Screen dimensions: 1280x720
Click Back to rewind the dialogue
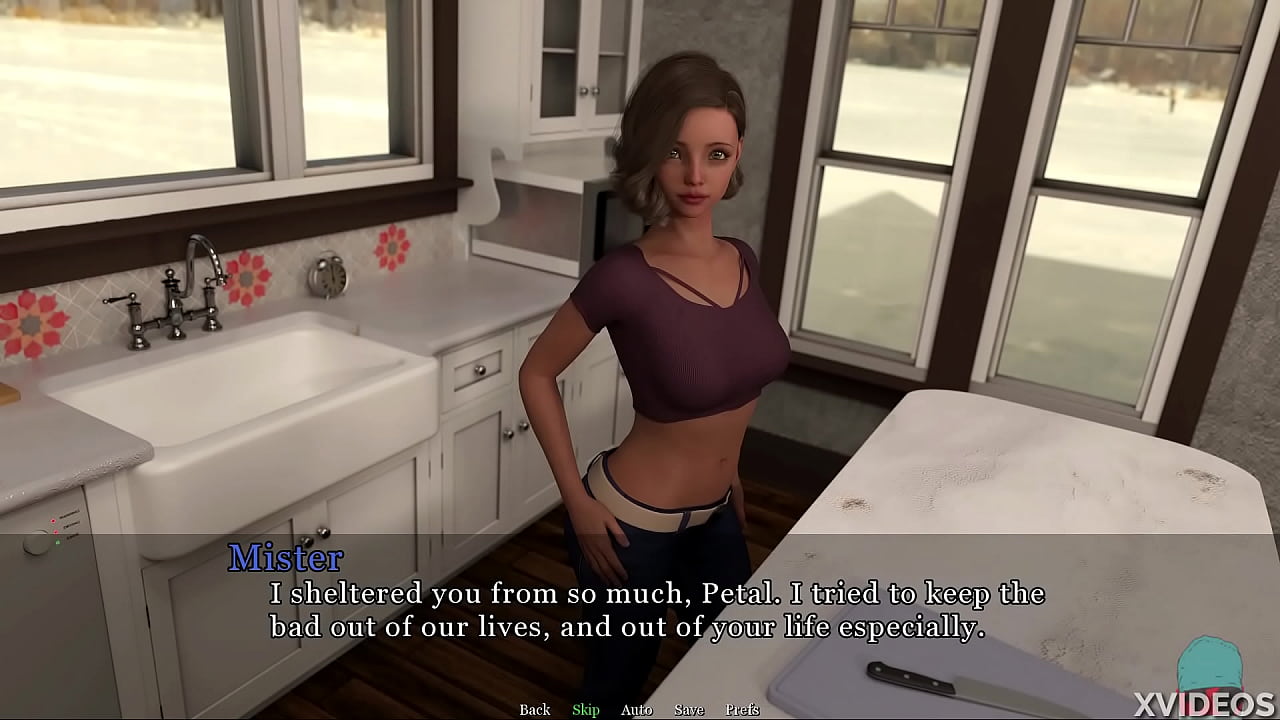(534, 709)
